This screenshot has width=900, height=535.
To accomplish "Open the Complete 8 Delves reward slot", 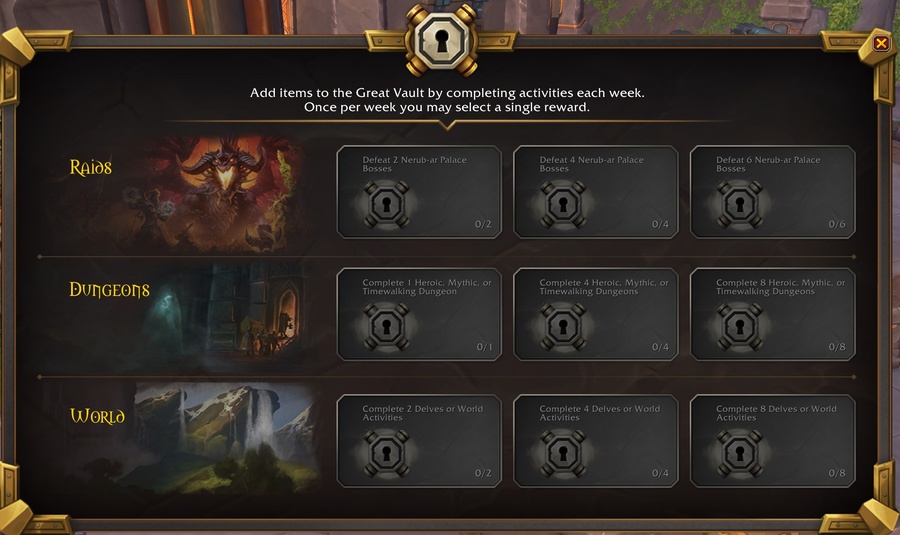I will [772, 441].
